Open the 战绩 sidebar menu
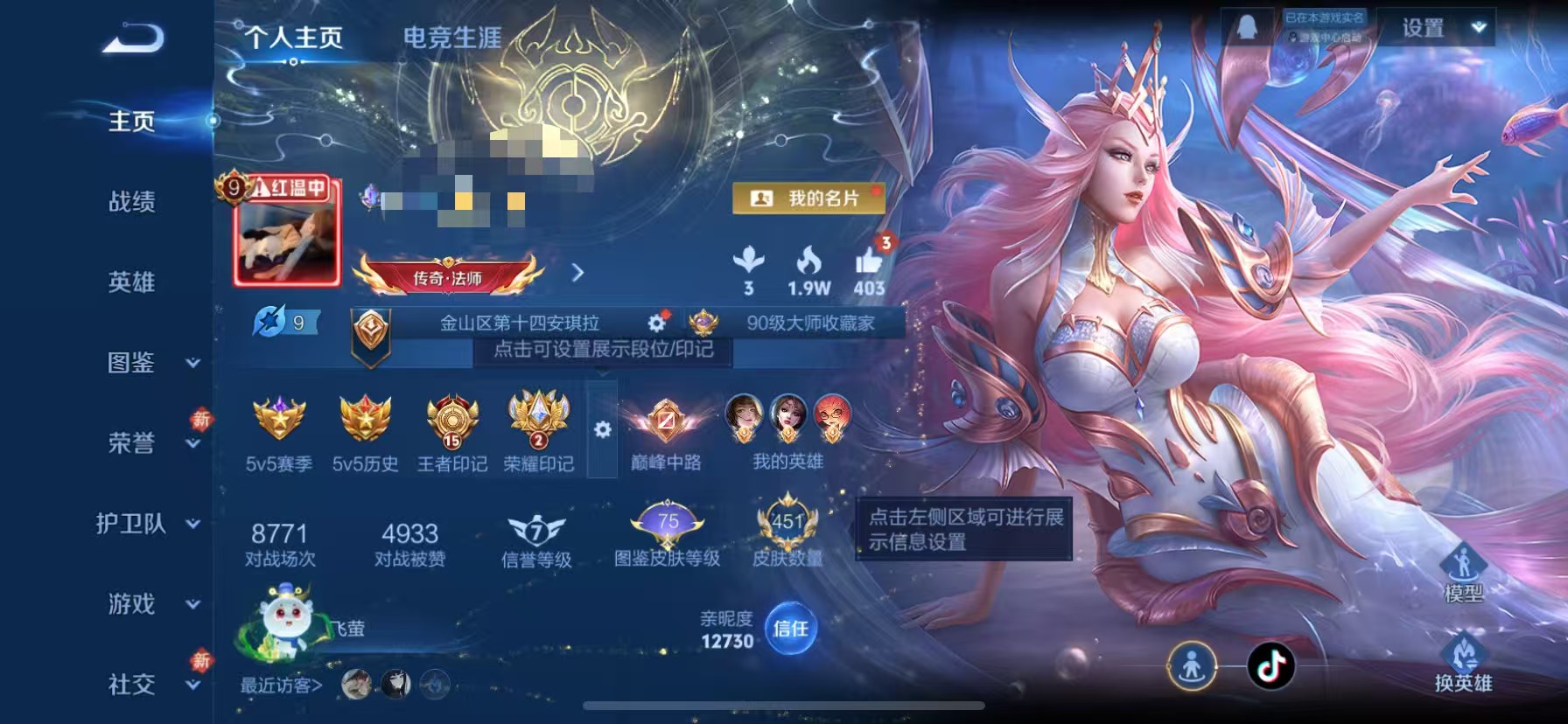This screenshot has width=1568, height=724. 133,202
